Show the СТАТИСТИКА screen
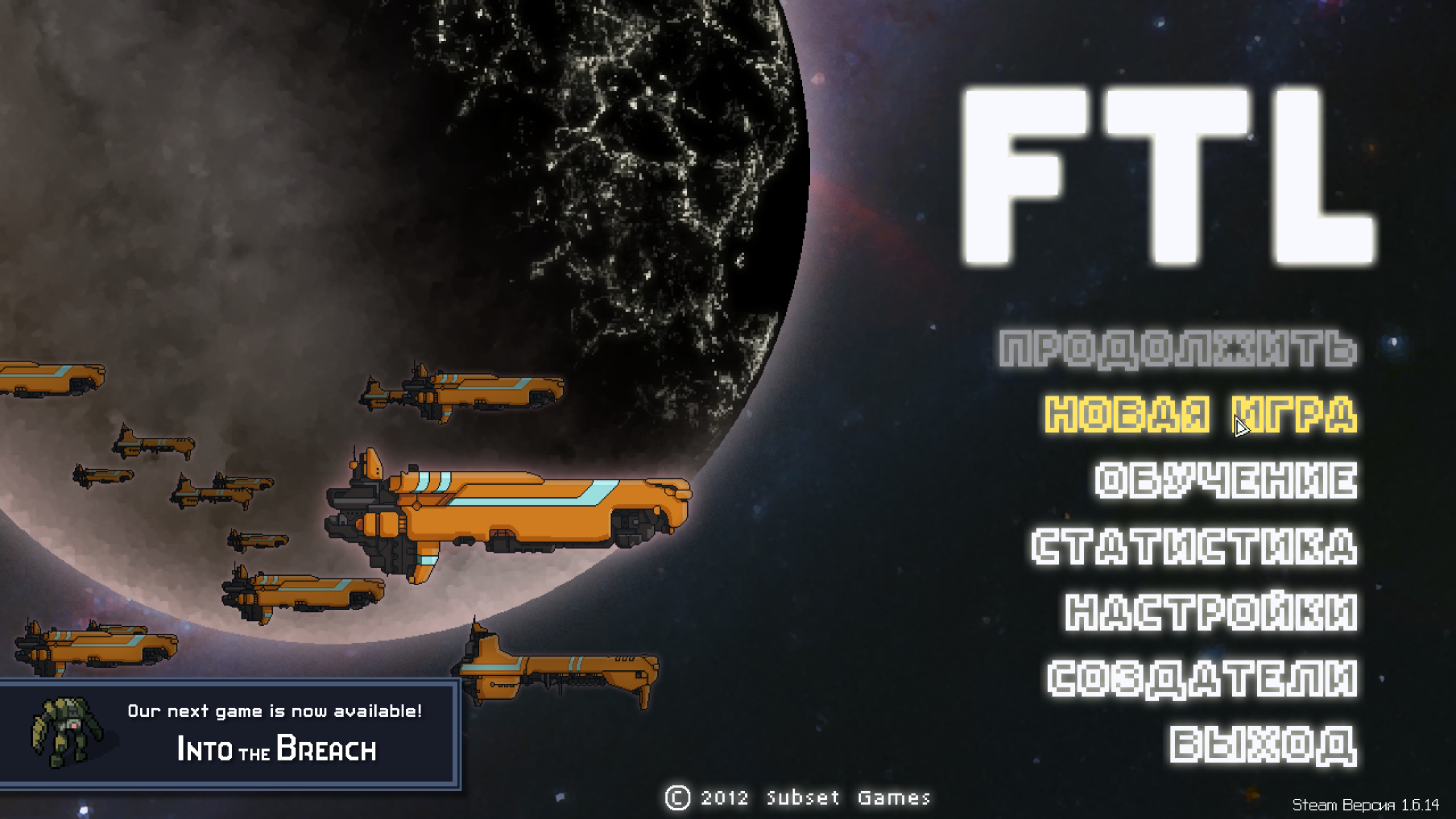Viewport: 1456px width, 819px height. tap(1194, 546)
